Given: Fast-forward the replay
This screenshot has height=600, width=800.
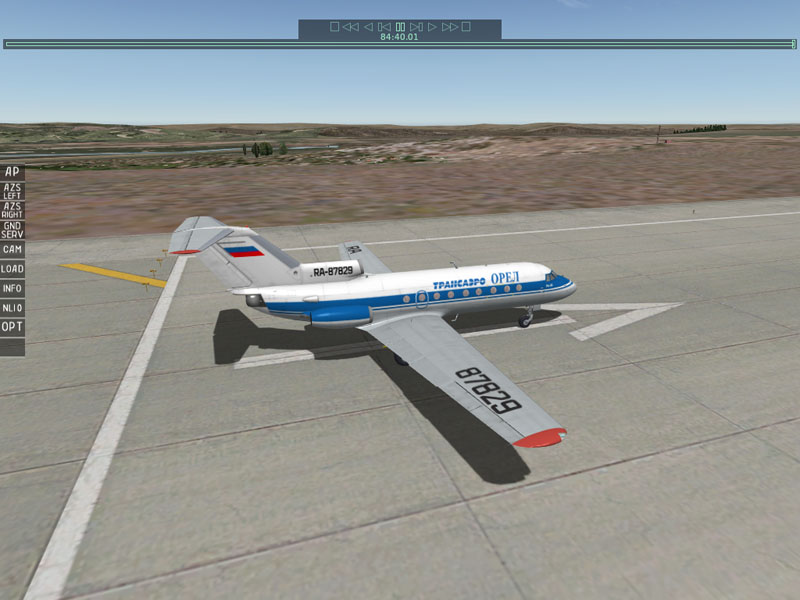Looking at the screenshot, I should click(449, 27).
